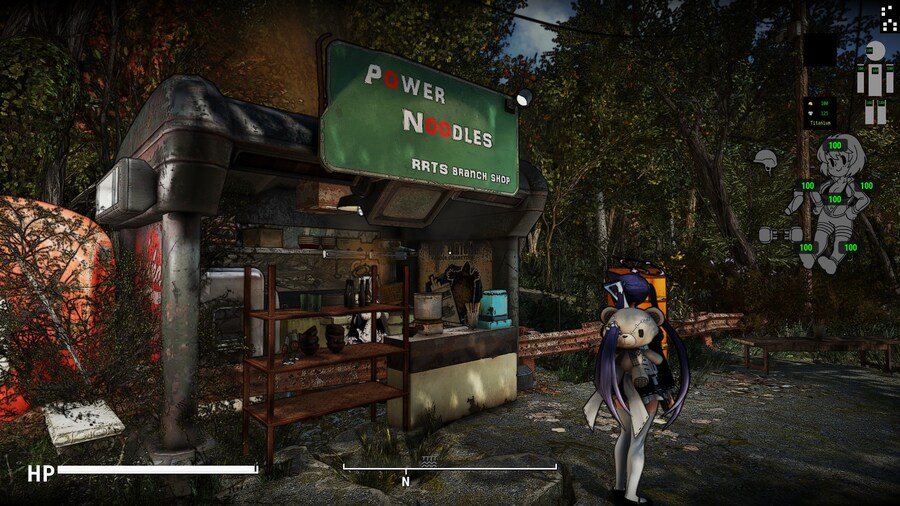Click the Titanium resistance info panel
Image resolution: width=900 pixels, height=506 pixels.
(x=820, y=112)
